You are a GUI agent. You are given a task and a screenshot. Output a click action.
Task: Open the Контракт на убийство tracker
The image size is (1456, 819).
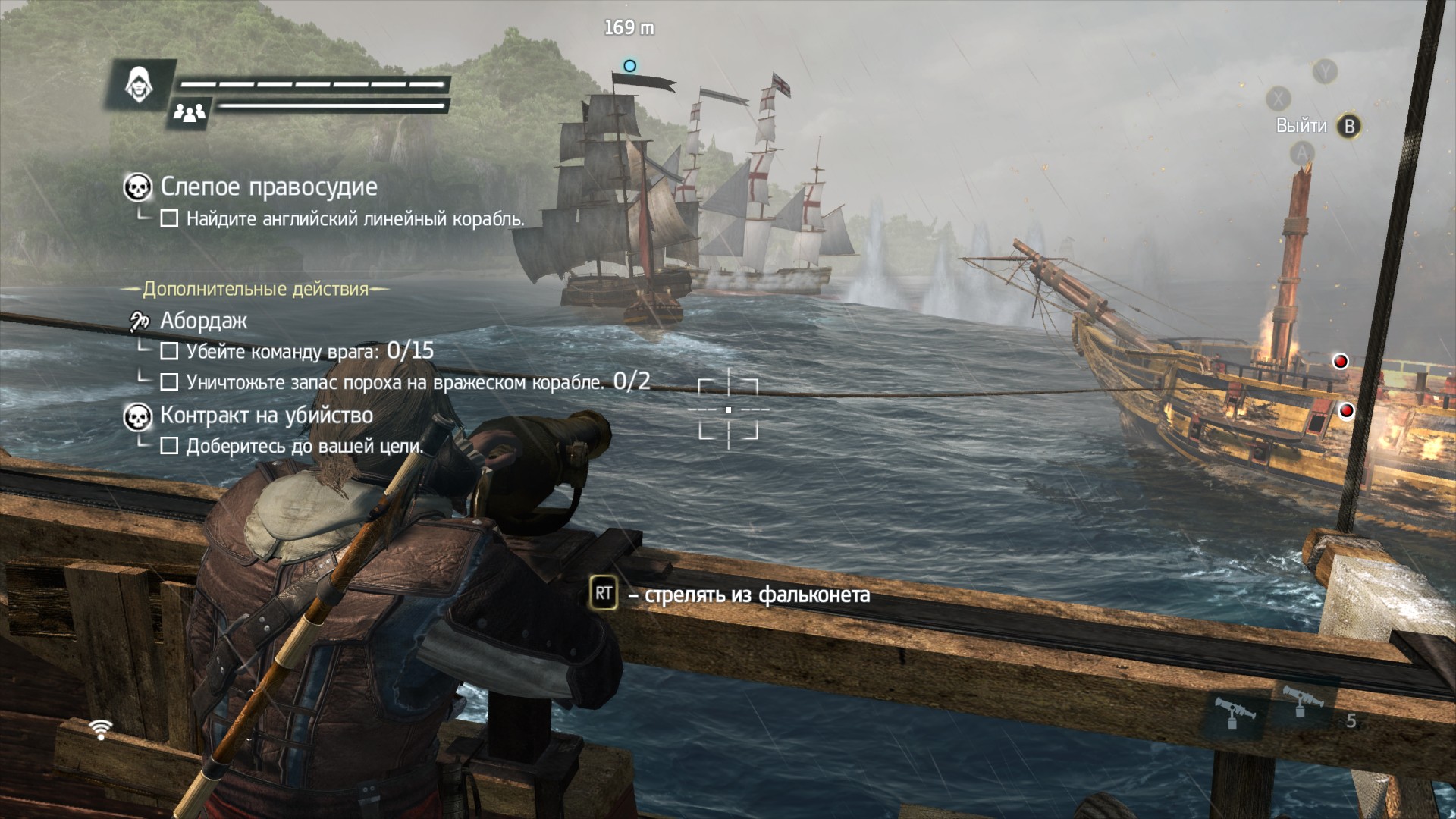[266, 416]
